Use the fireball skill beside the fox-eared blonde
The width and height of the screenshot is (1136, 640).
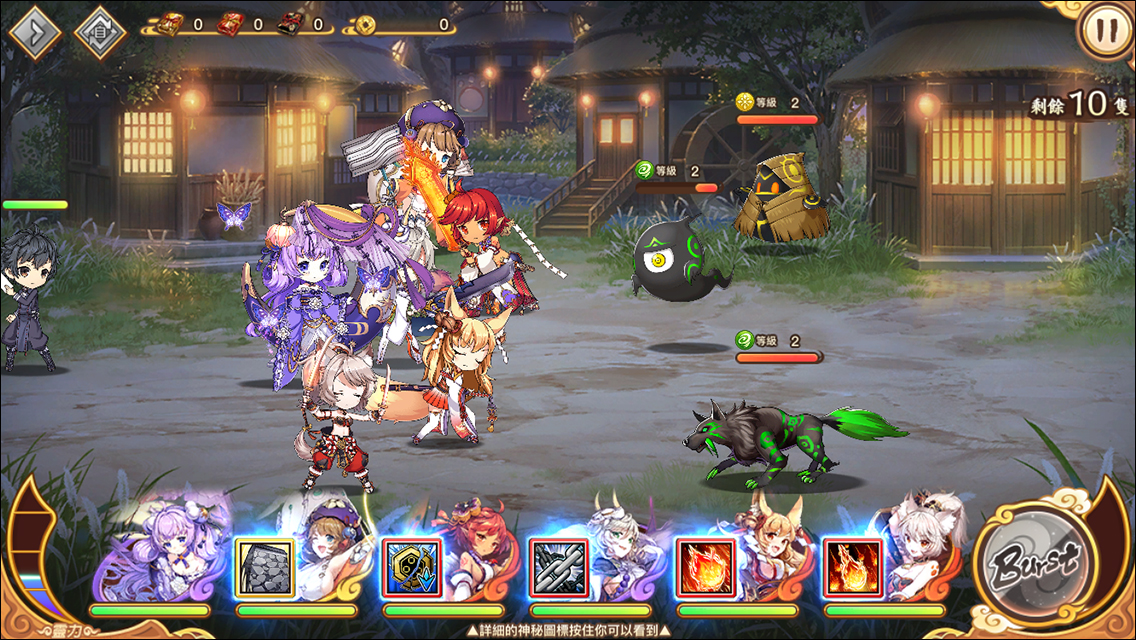[705, 568]
